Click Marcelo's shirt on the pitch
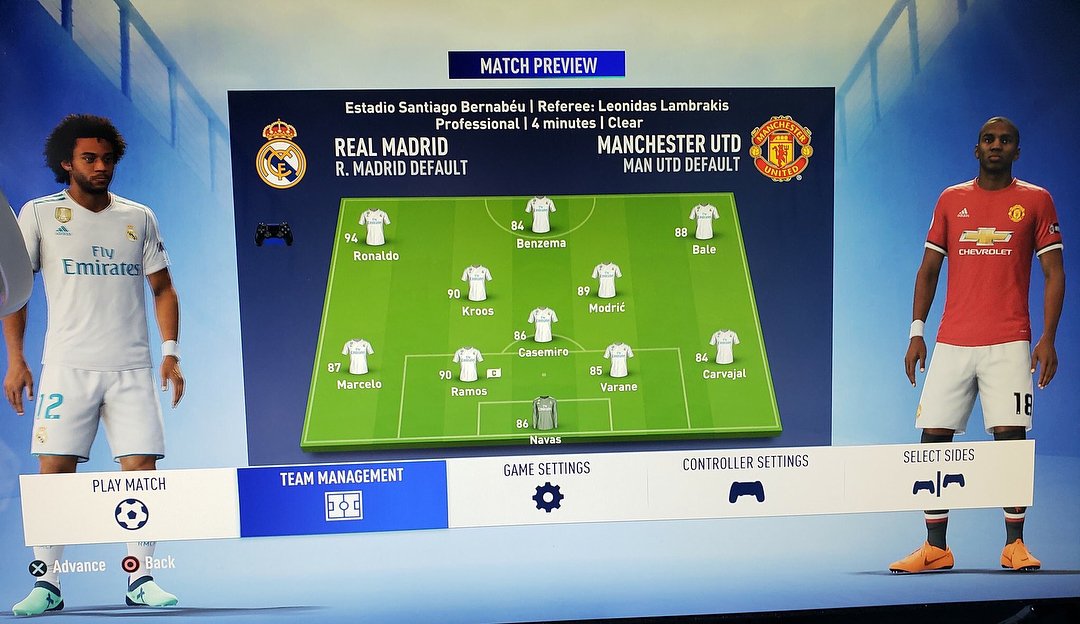This screenshot has height=624, width=1080. point(358,356)
